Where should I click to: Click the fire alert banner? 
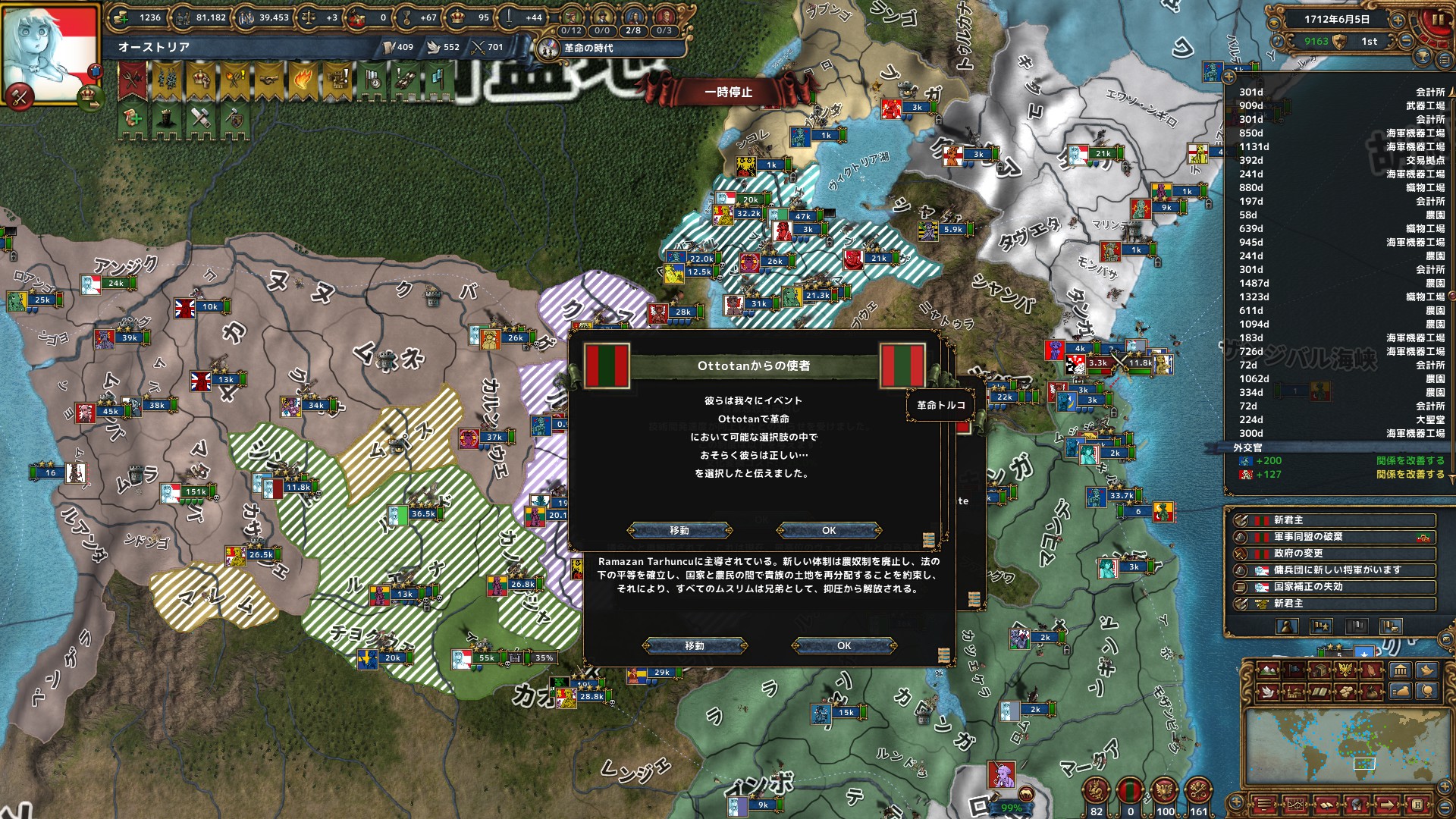pos(302,80)
